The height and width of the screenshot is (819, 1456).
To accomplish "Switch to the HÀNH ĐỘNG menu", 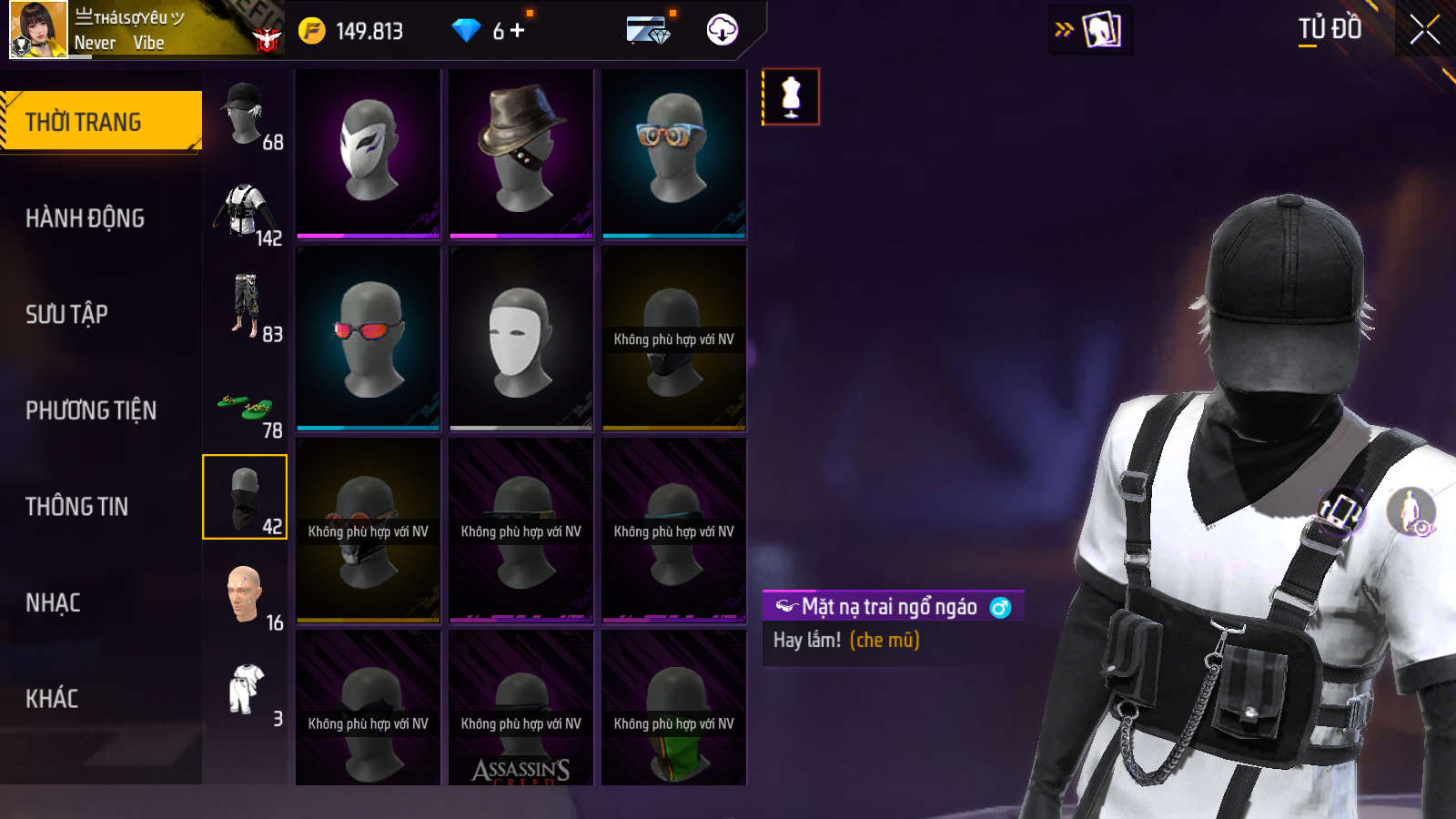I will (85, 218).
